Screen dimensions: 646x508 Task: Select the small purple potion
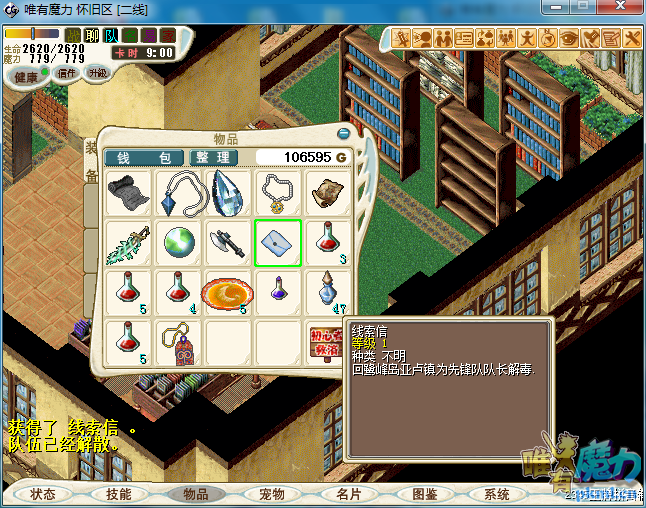277,291
